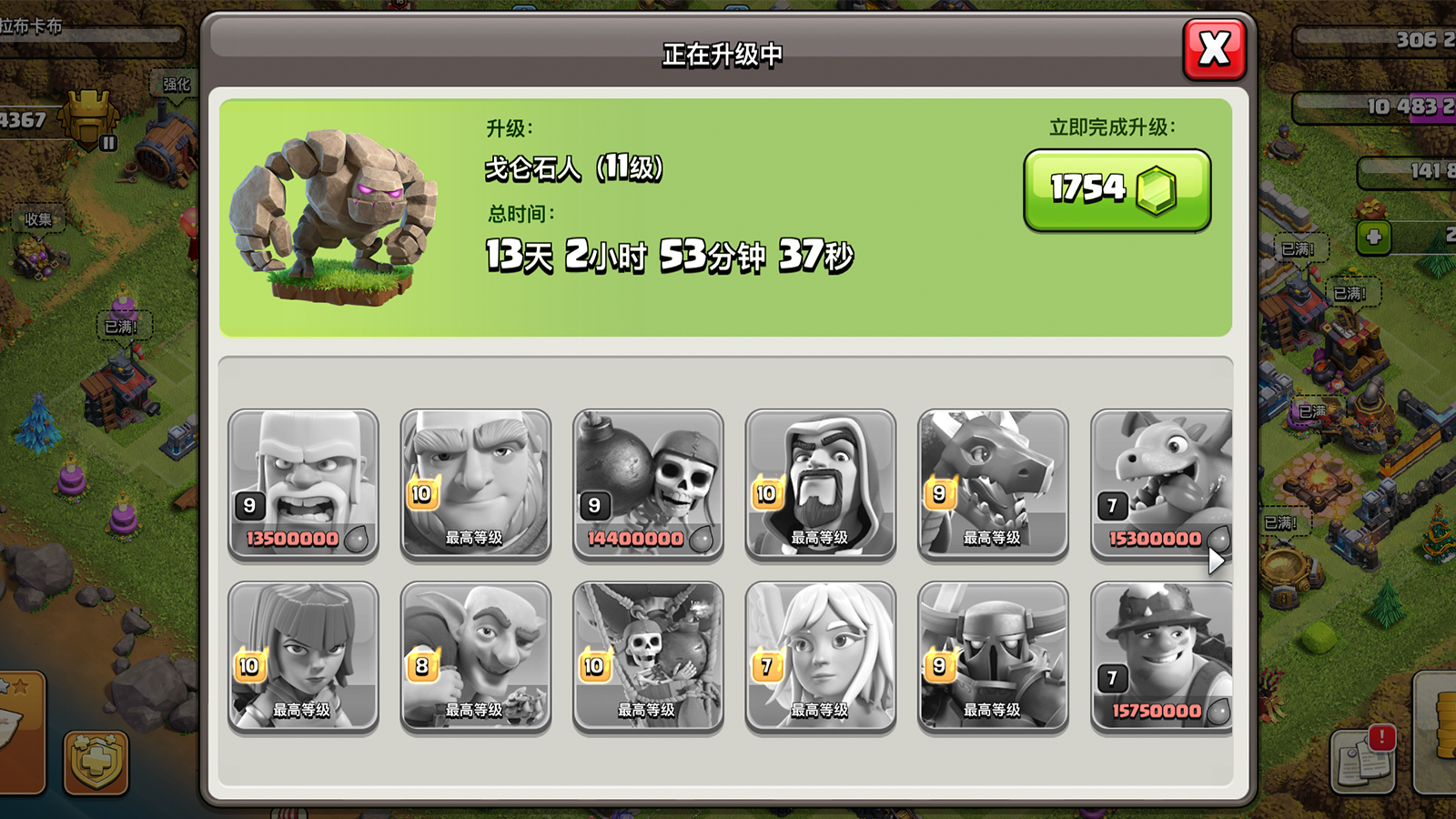Choose the Healer troop tile
1456x819 pixels.
(820, 656)
